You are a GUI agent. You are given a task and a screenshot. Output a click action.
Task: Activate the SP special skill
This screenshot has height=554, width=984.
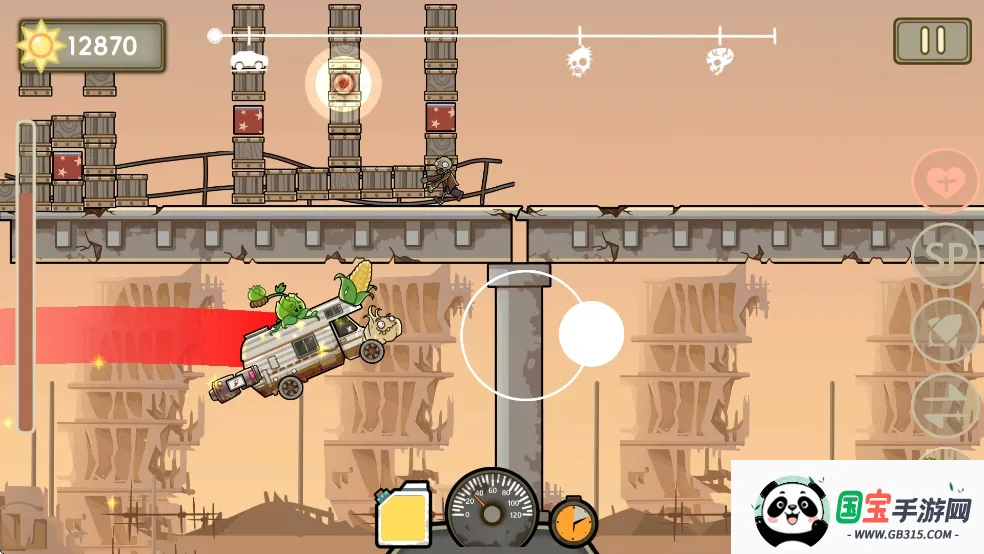click(x=945, y=257)
